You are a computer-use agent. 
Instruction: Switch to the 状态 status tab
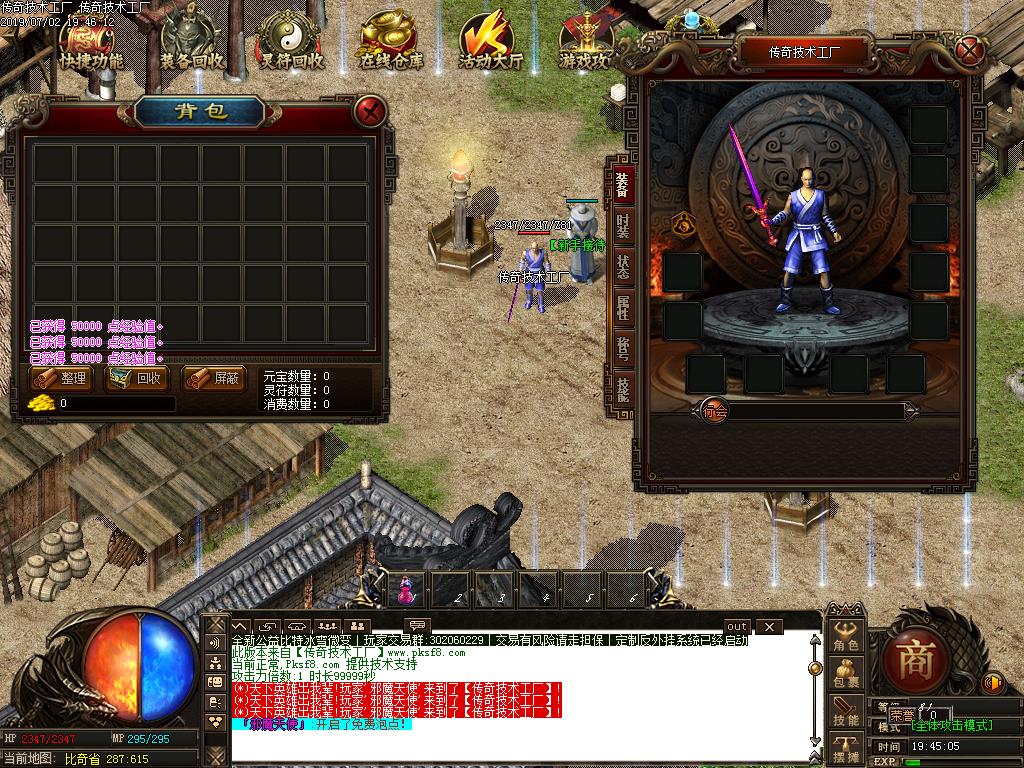point(623,268)
